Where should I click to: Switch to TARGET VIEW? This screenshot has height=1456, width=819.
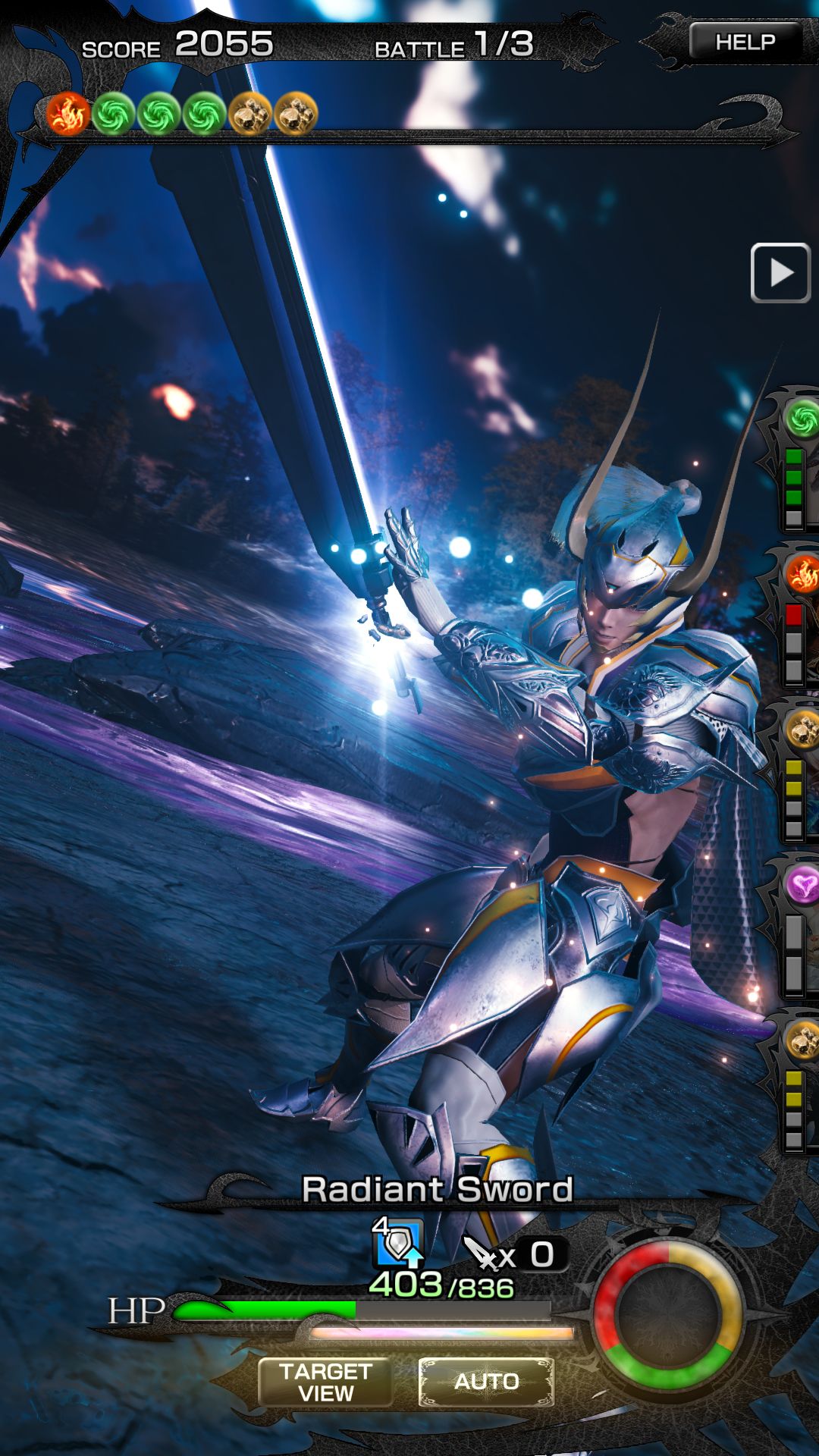pos(325,1382)
